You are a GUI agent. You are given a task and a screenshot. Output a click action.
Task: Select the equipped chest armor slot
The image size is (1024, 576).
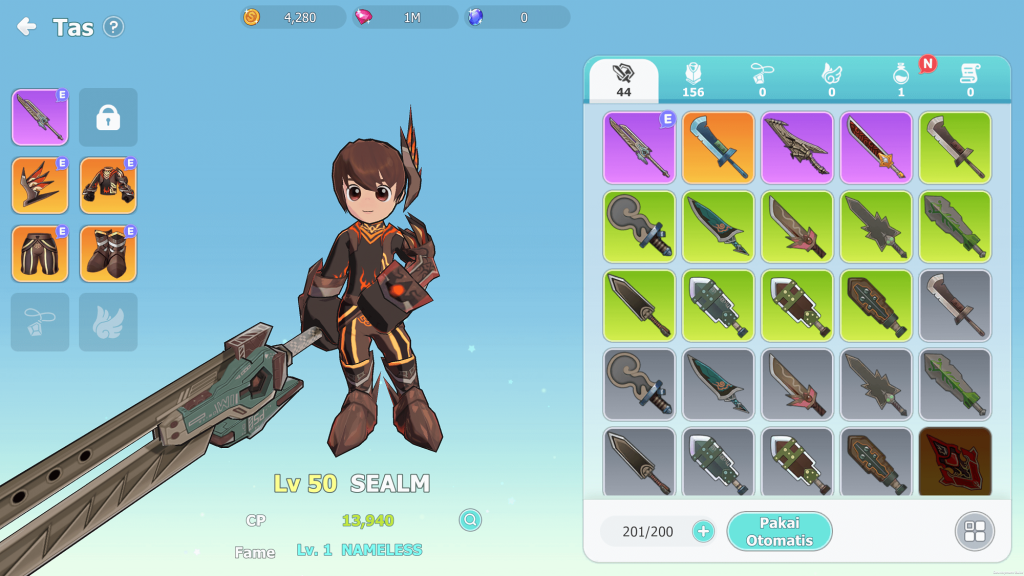click(108, 185)
